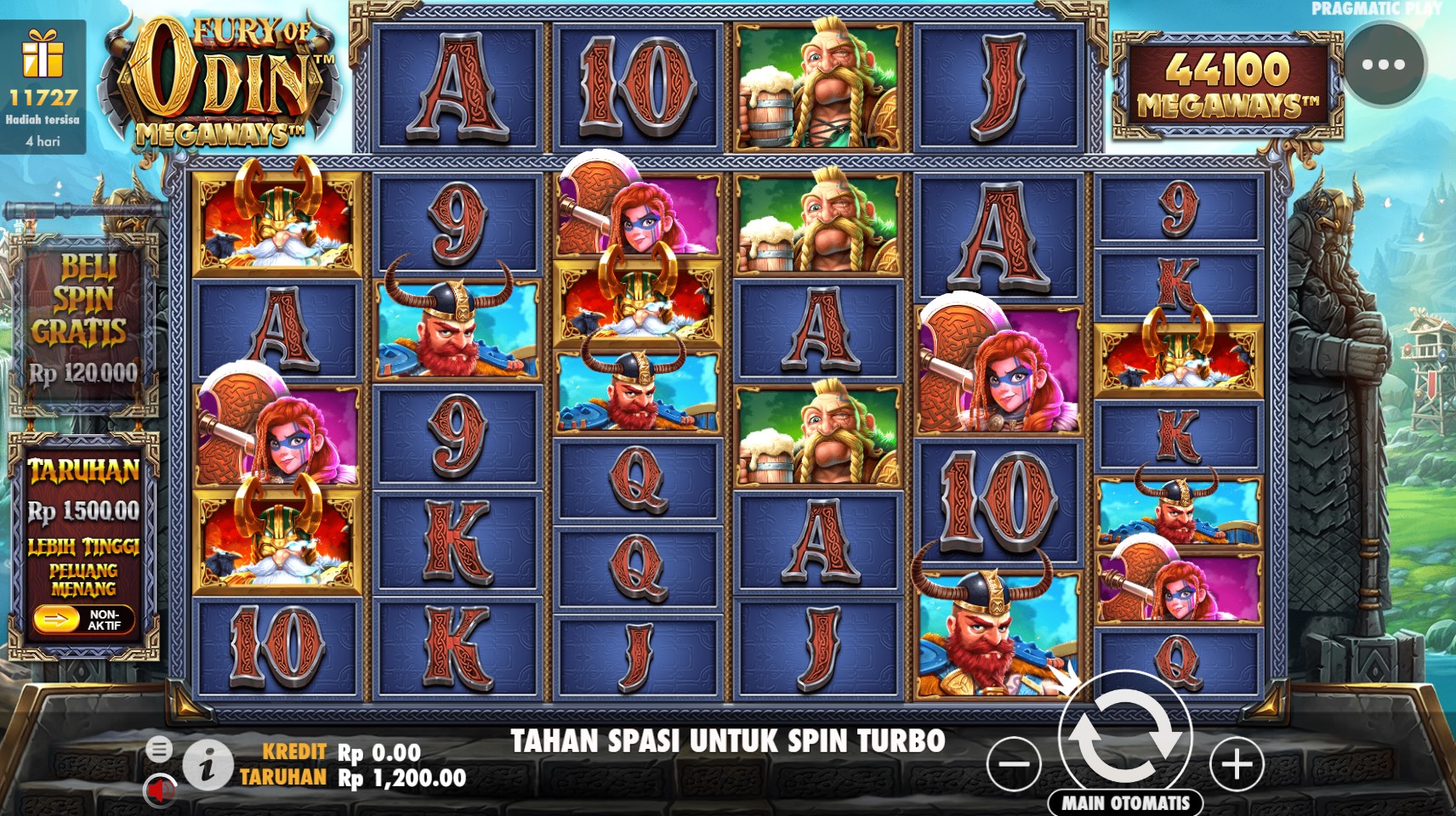Decrease the bet with the minus button
1456x816 pixels.
click(x=1014, y=763)
